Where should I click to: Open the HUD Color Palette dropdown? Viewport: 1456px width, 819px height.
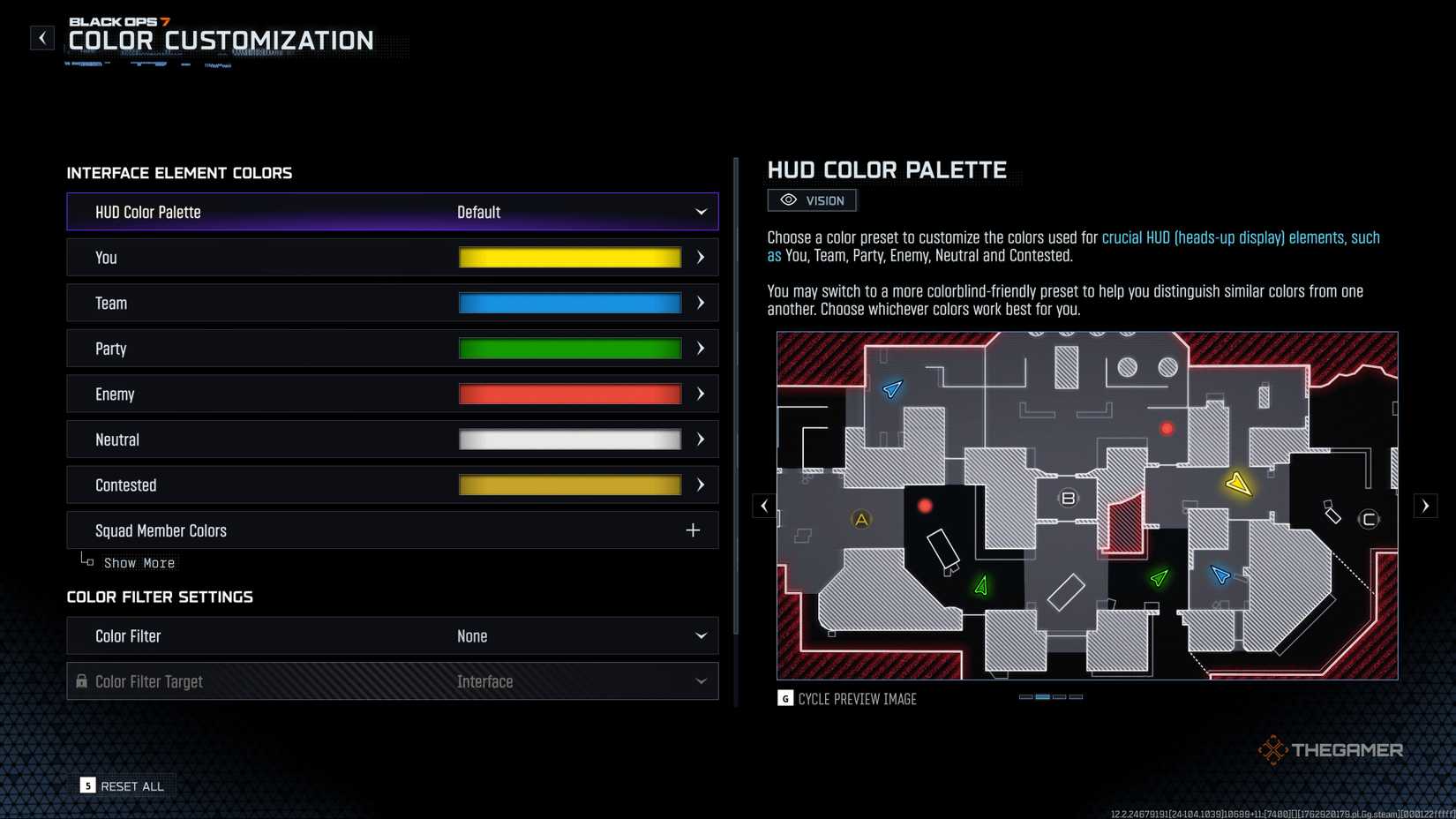393,212
